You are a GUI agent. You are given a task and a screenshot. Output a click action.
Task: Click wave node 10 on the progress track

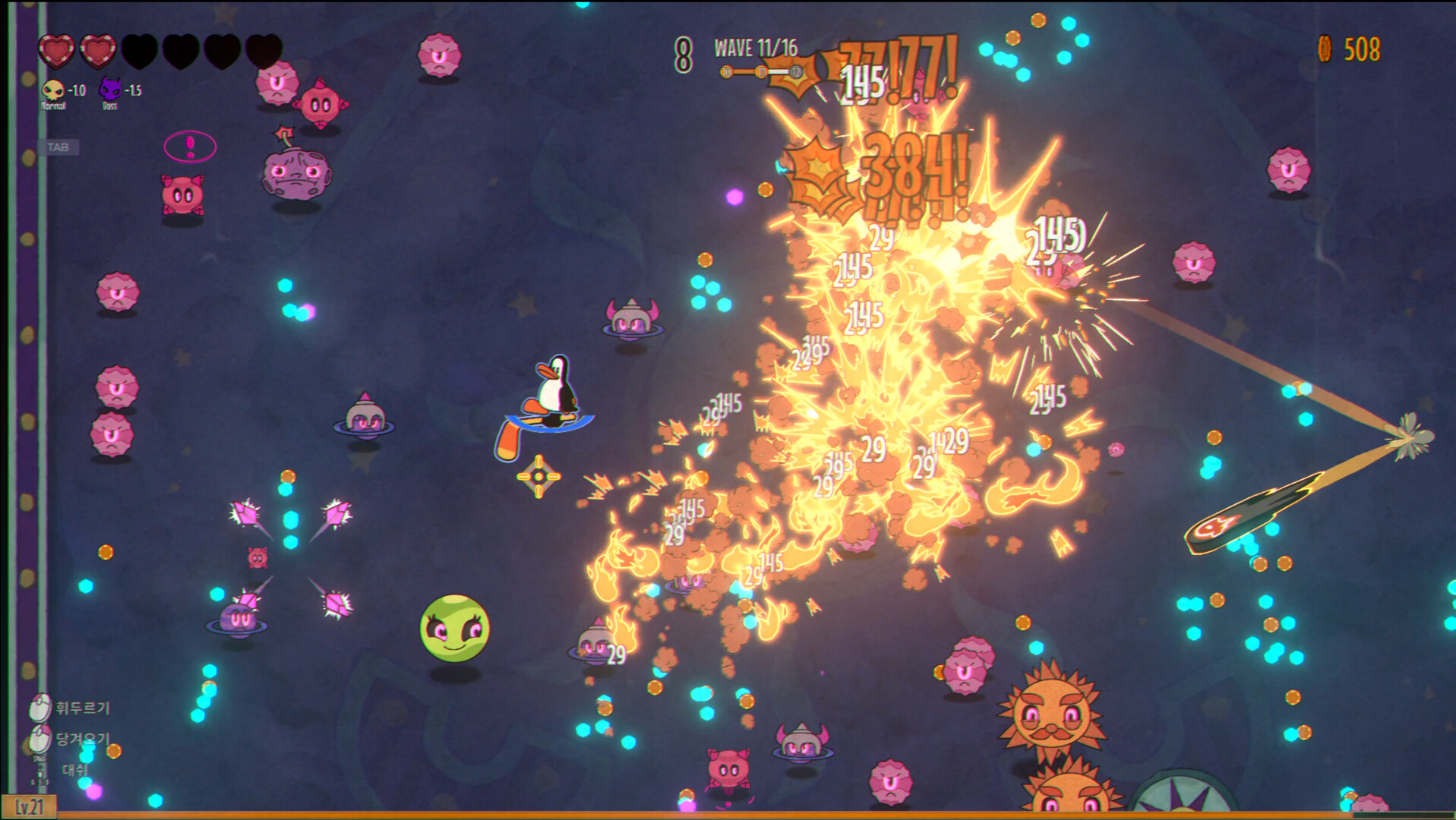tap(727, 72)
